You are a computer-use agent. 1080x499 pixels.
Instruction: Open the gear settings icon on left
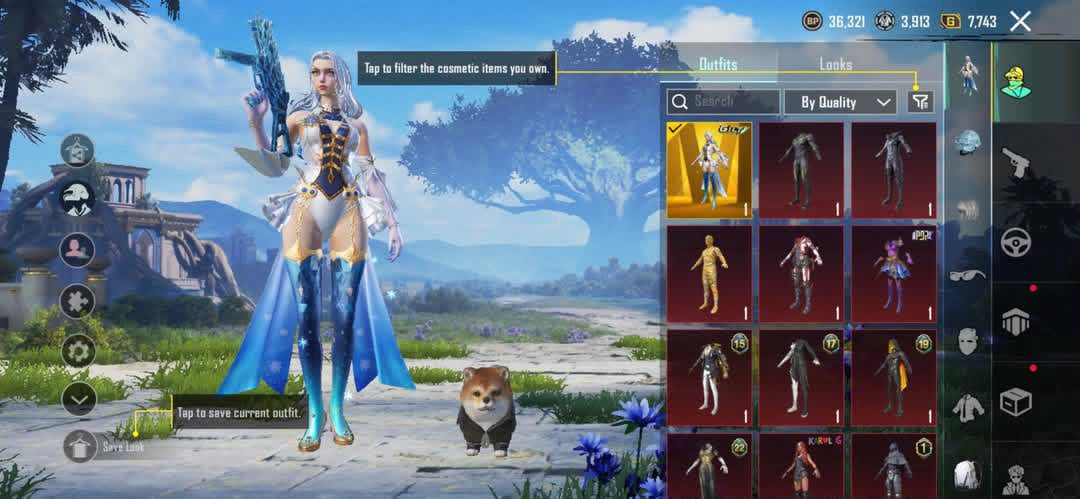(x=78, y=350)
